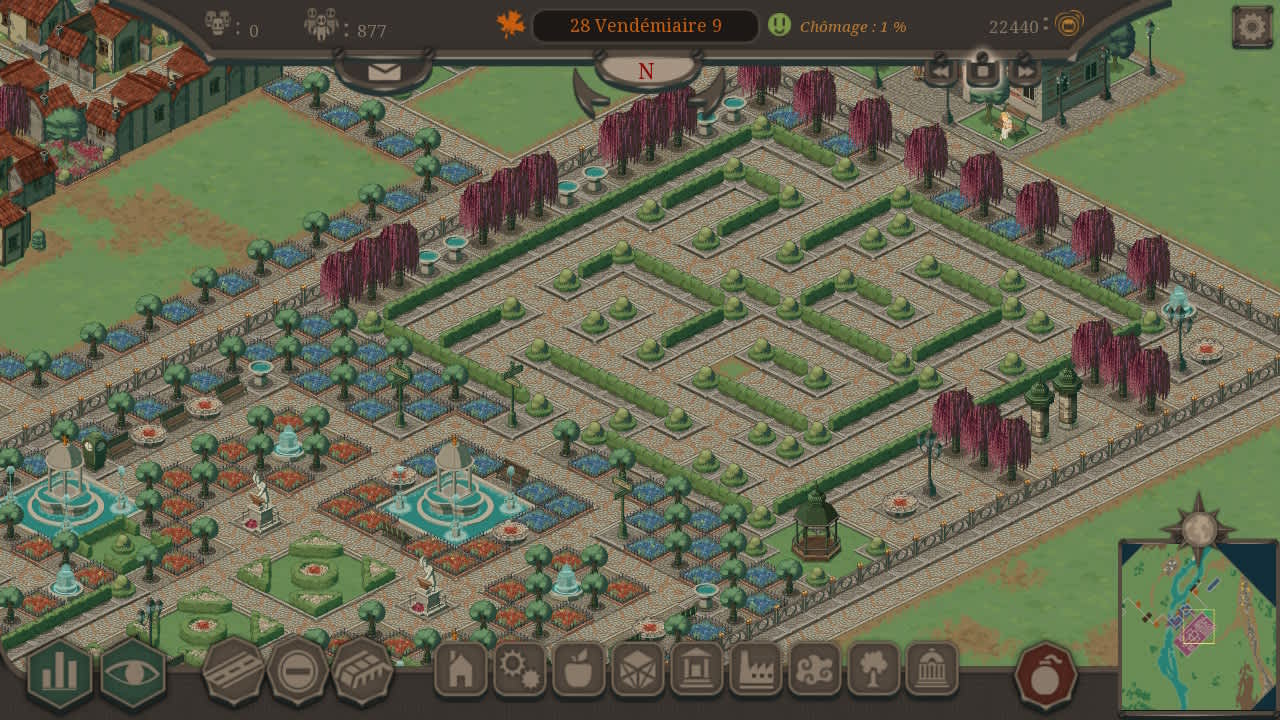Open the factory industry build category
Viewport: 1280px width, 720px height.
click(756, 669)
